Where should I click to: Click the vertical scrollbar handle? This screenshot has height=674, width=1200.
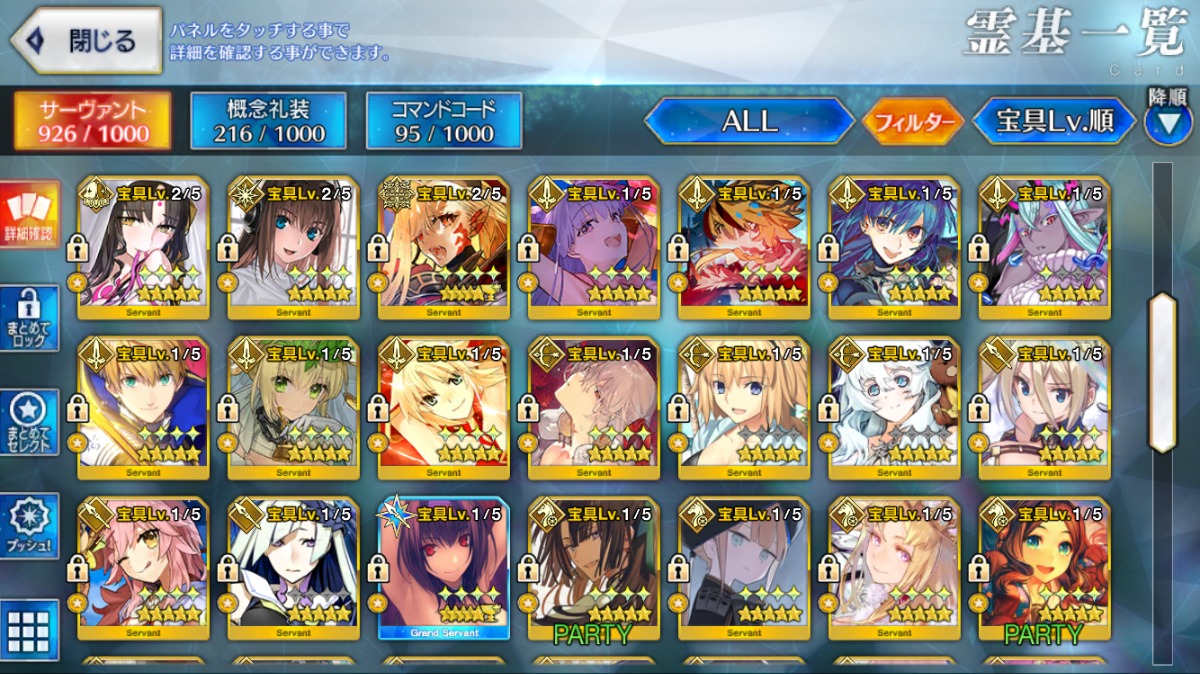(x=1162, y=372)
